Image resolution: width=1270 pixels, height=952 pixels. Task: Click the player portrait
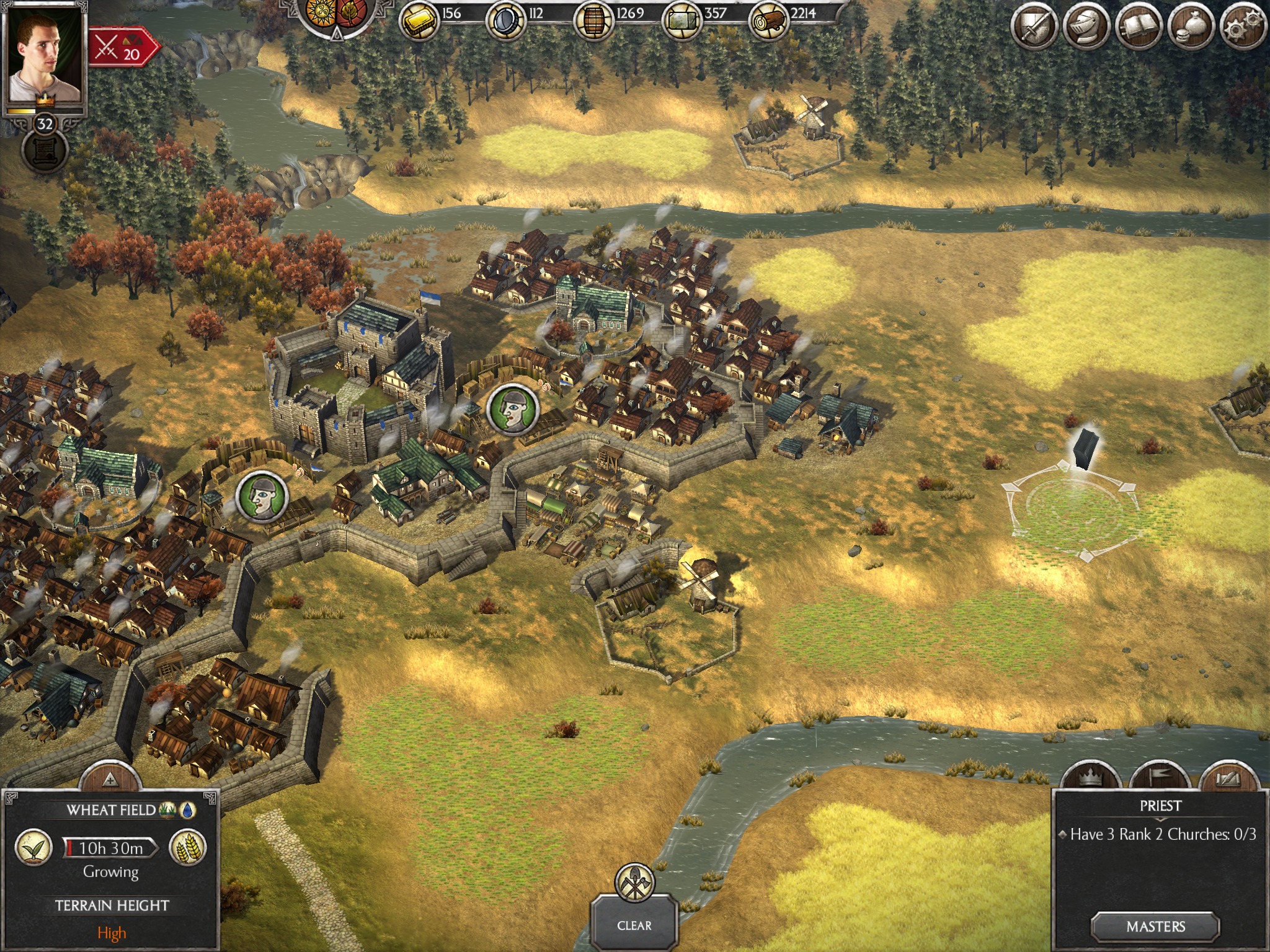tap(44, 55)
